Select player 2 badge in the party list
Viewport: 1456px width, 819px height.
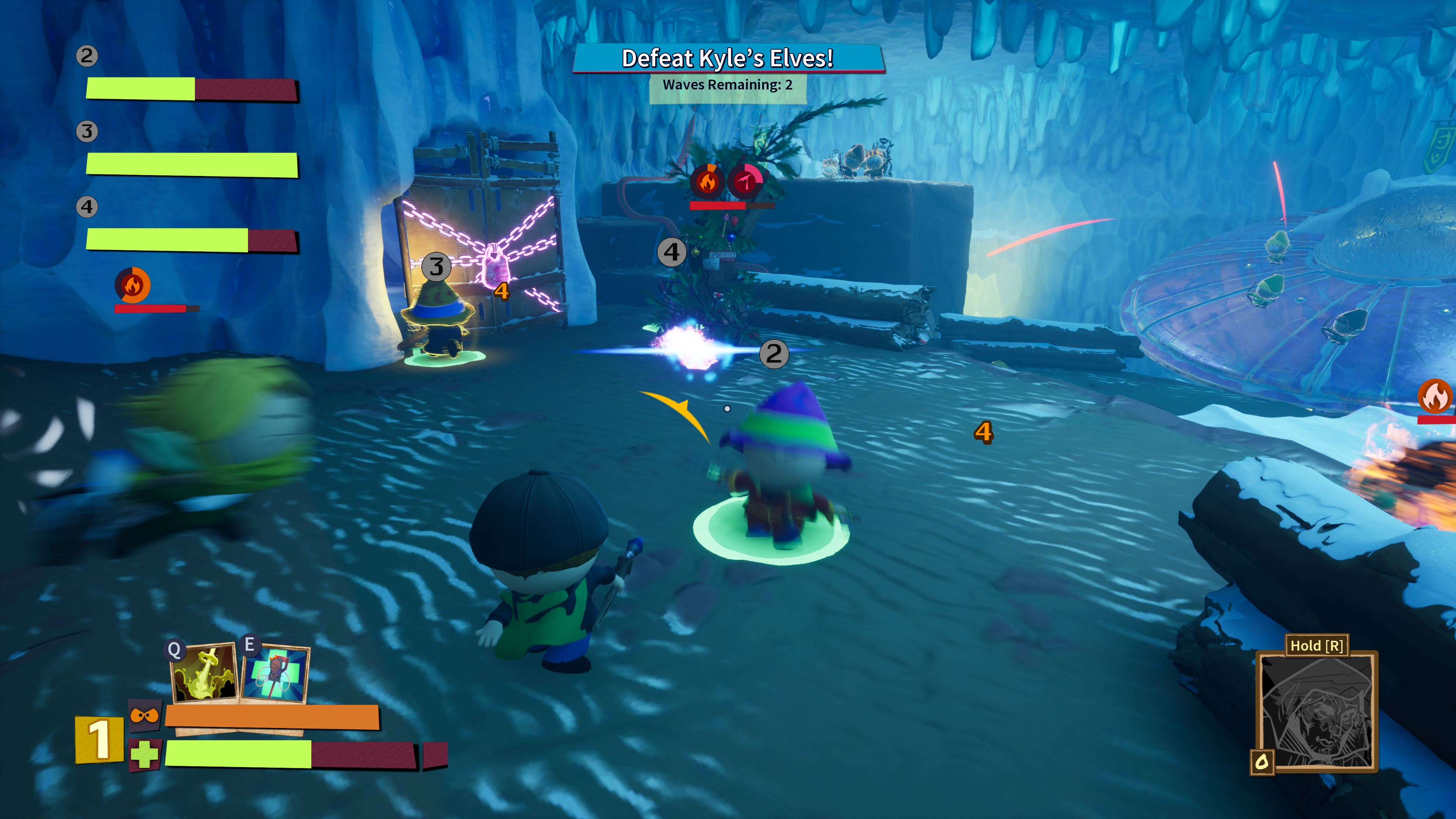tap(86, 56)
